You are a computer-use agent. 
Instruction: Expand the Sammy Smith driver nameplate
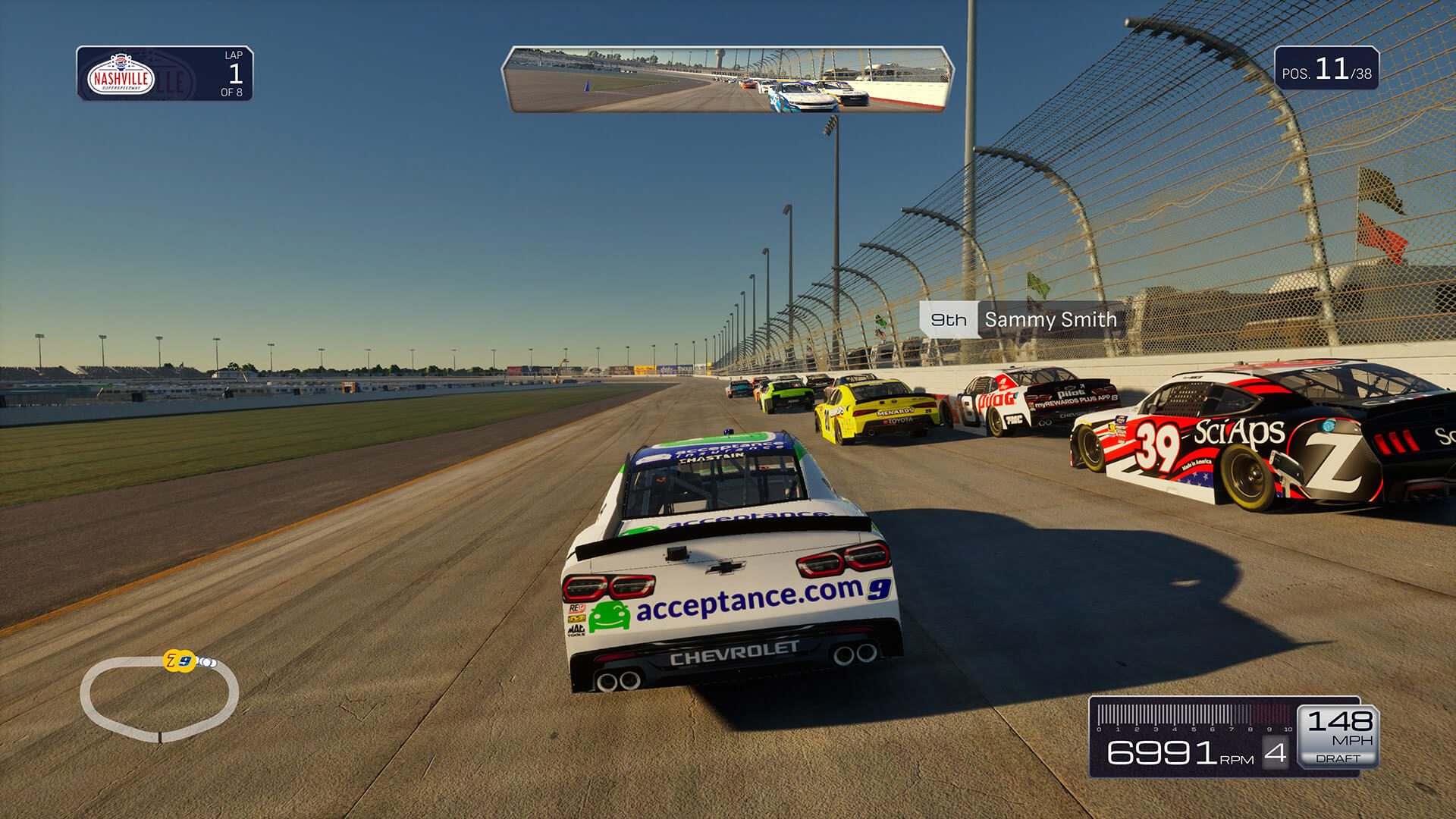[x=1050, y=320]
